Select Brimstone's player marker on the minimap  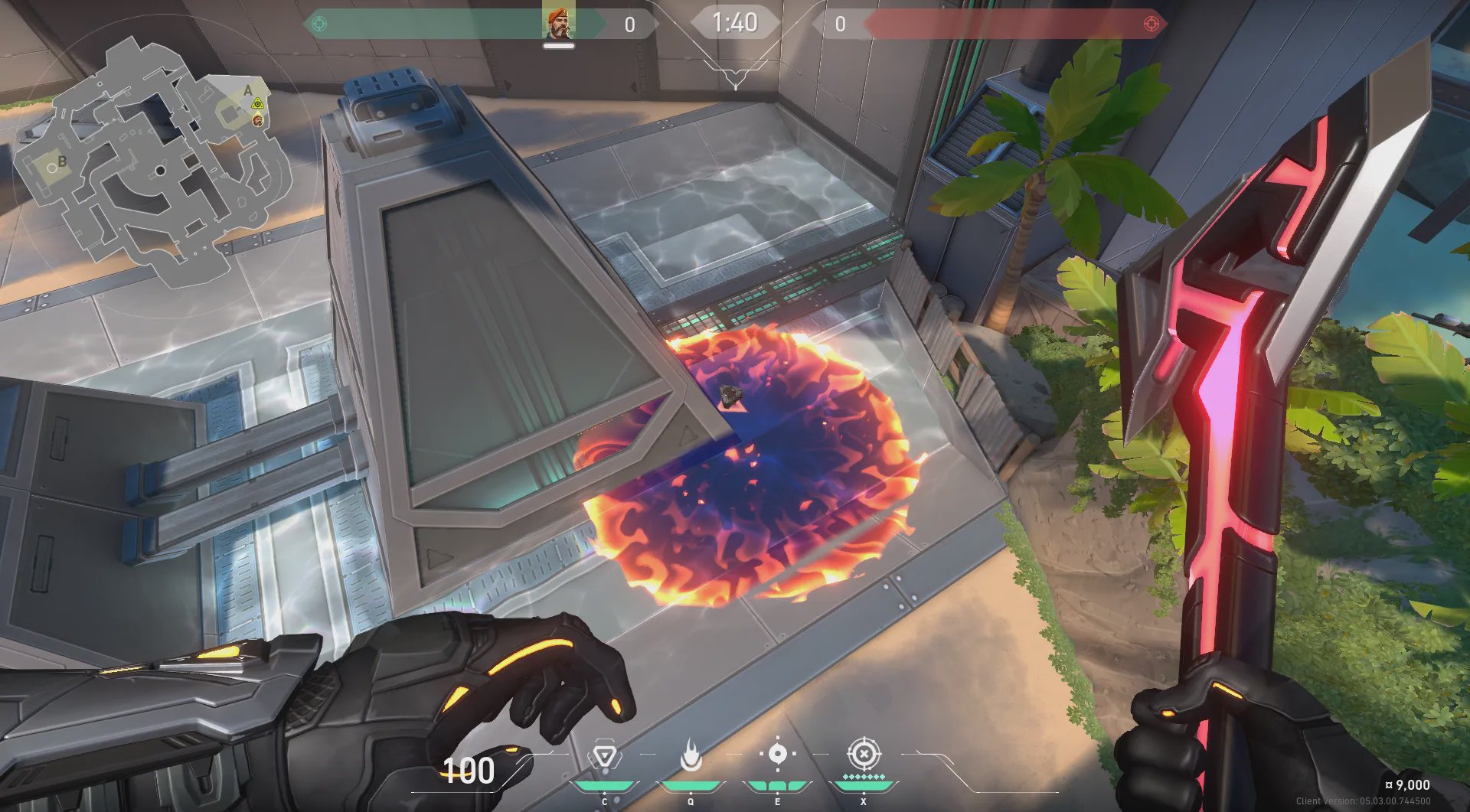[x=257, y=119]
